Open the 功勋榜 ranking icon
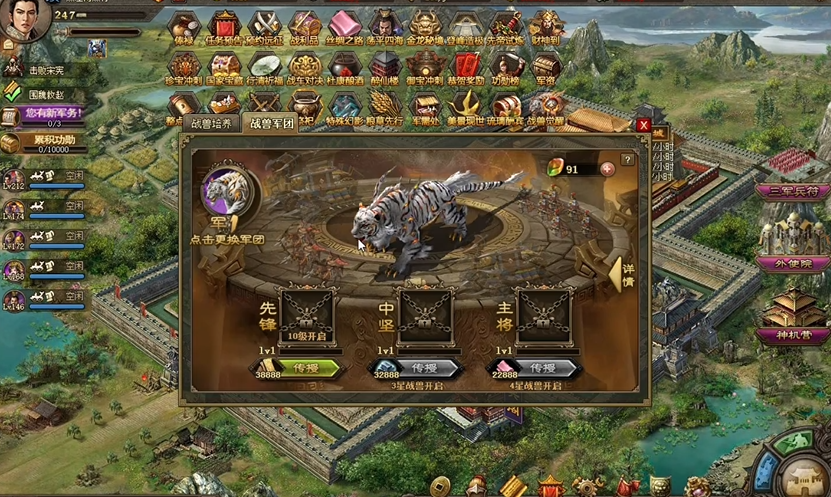Image resolution: width=831 pixels, height=497 pixels. coord(506,69)
